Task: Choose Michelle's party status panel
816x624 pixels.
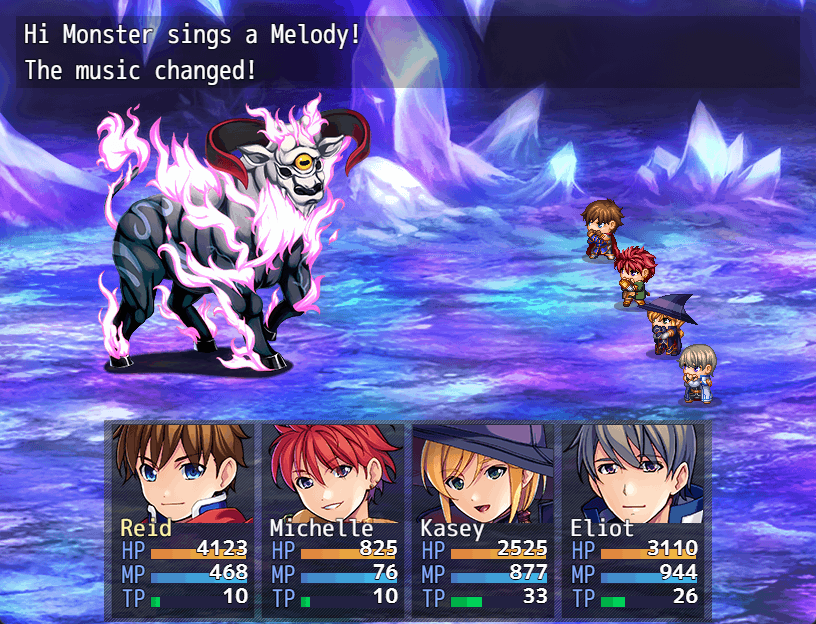Action: click(x=333, y=518)
